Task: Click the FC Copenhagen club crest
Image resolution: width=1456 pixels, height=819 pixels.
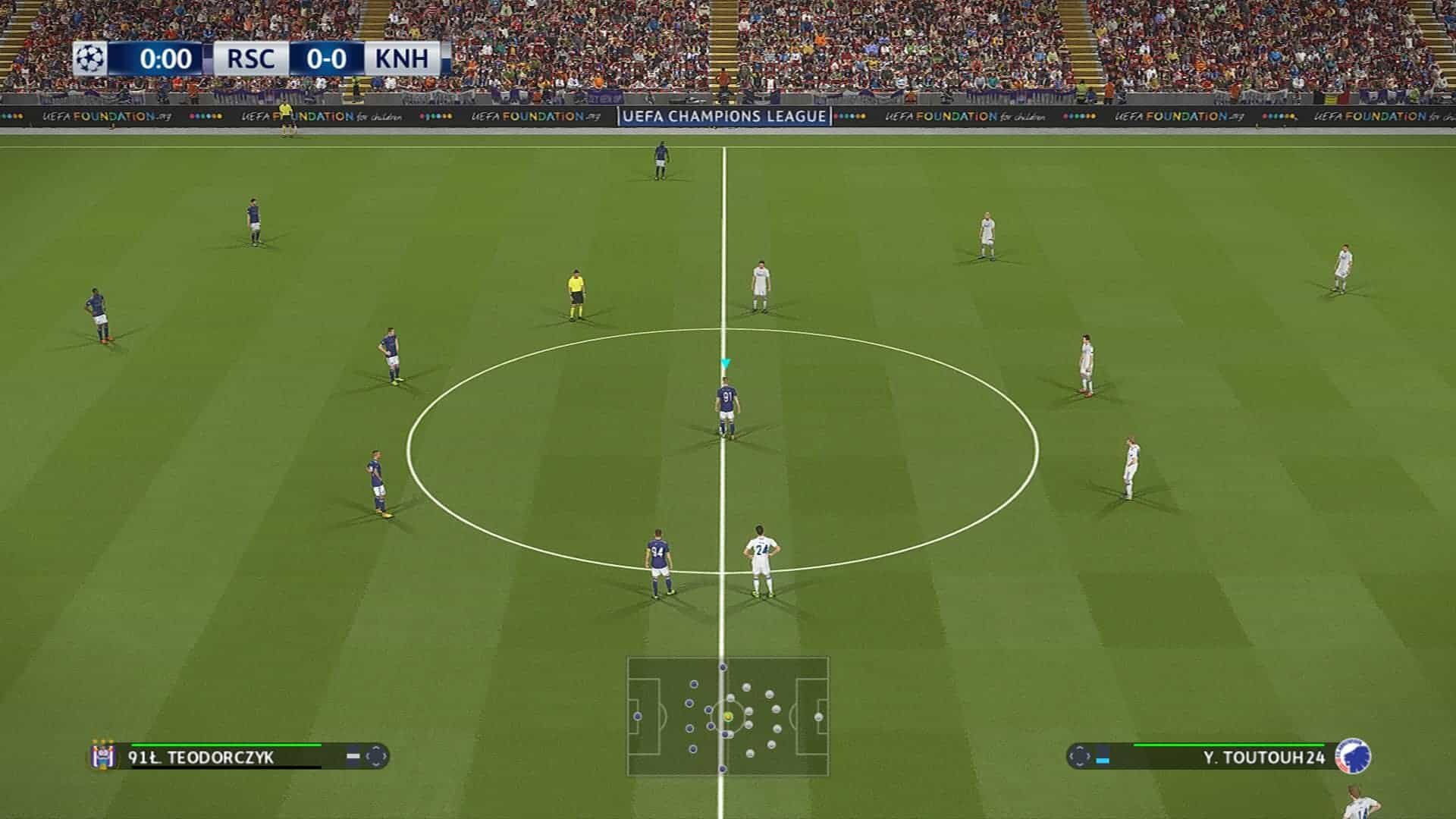Action: [x=1353, y=755]
